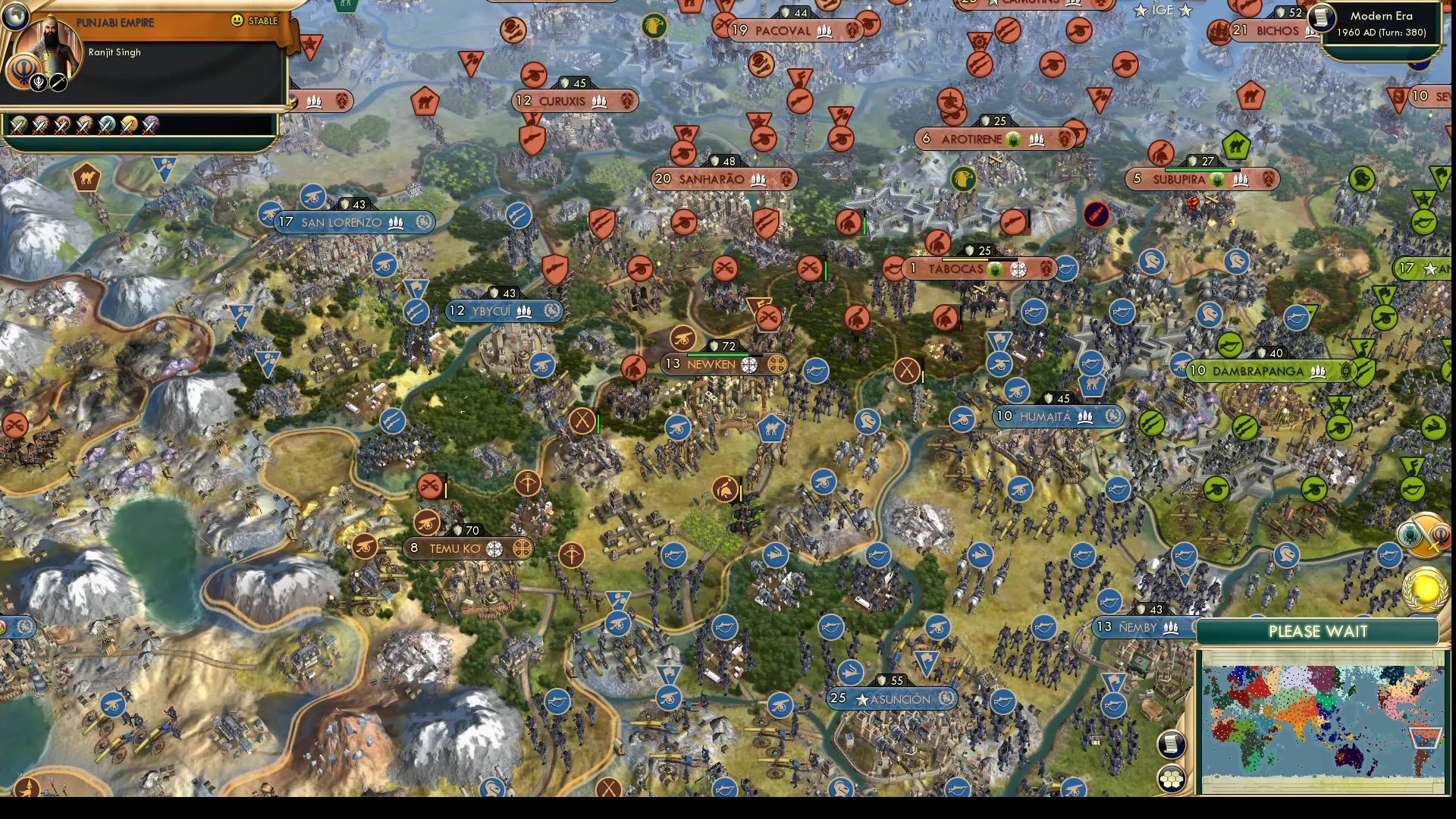Click the PLEASE WAIT banner
The height and width of the screenshot is (819, 1456).
click(x=1318, y=632)
